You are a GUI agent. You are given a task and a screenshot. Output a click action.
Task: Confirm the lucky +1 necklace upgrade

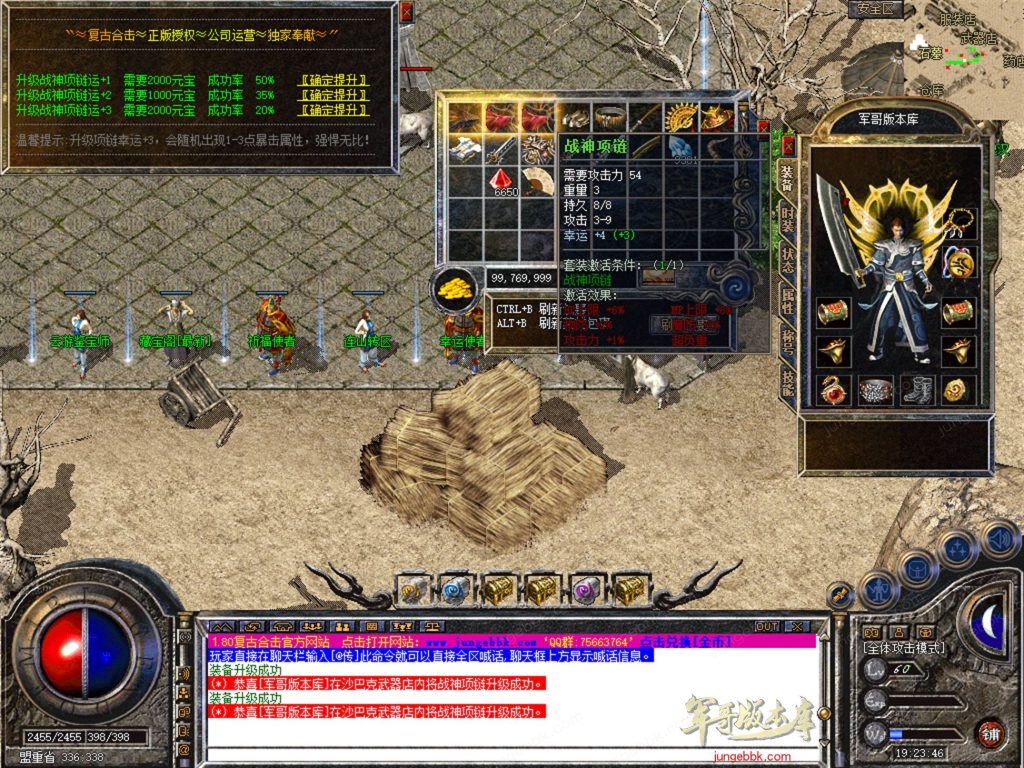pos(334,79)
